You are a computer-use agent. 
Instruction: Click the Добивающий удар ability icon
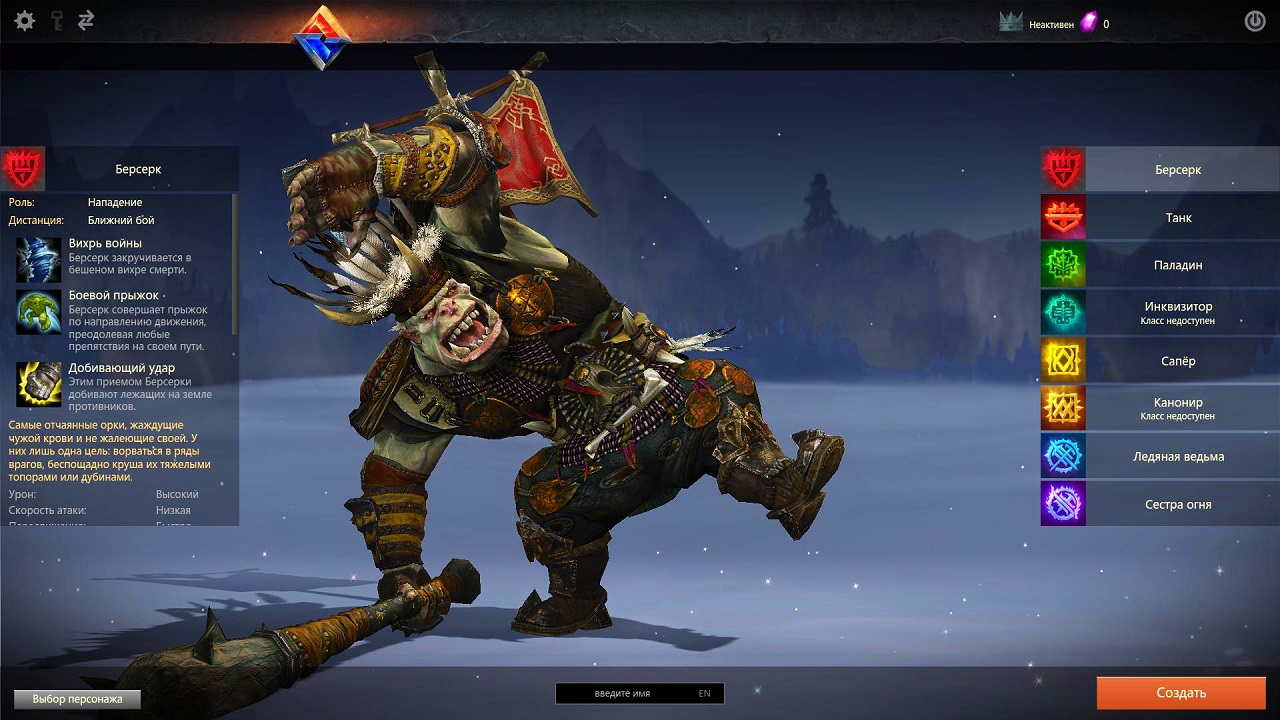(x=39, y=384)
